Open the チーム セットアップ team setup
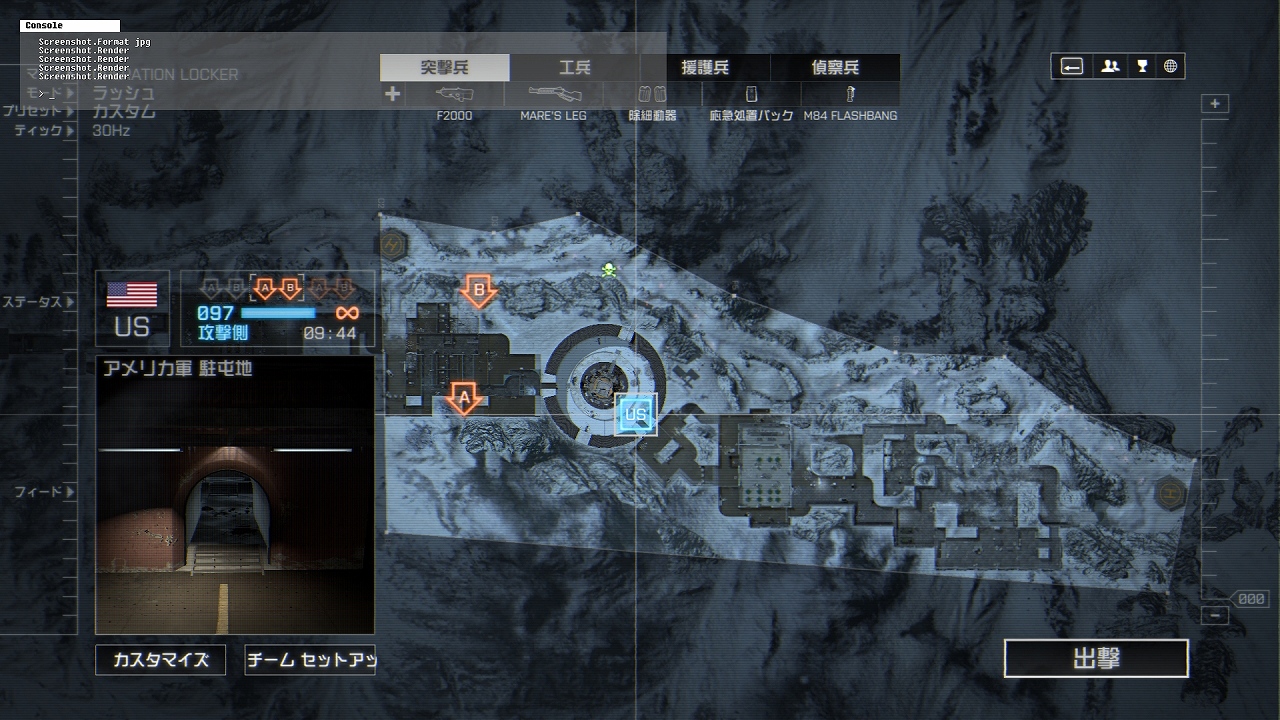 click(x=310, y=660)
